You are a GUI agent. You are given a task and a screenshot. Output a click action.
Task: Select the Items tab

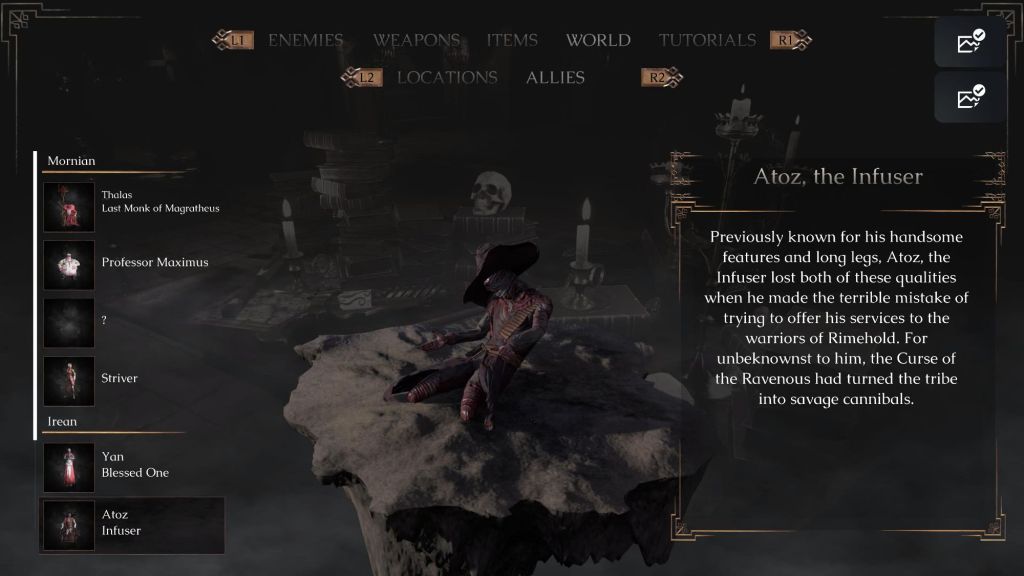click(512, 41)
